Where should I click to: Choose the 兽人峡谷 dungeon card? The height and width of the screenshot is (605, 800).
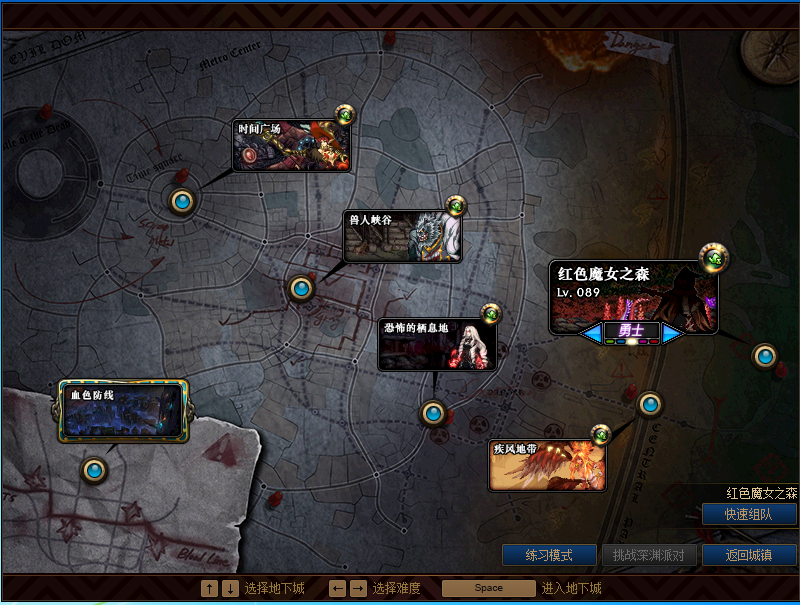[x=402, y=237]
